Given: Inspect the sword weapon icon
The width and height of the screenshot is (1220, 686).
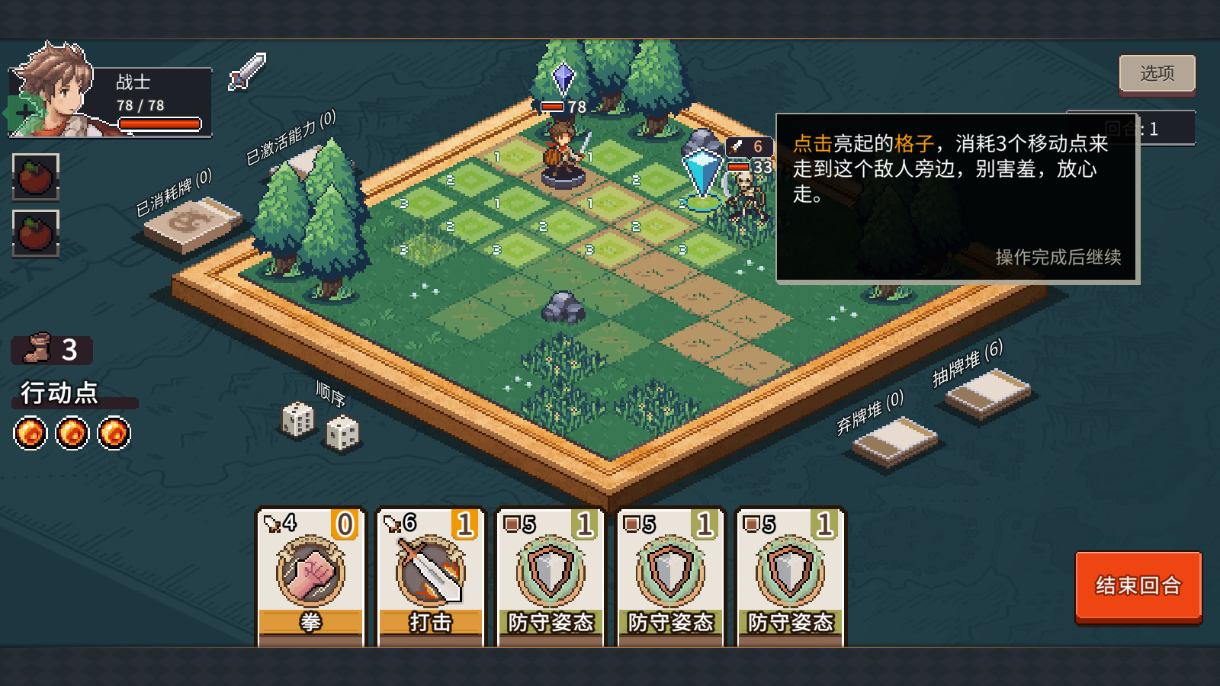Looking at the screenshot, I should coord(247,72).
